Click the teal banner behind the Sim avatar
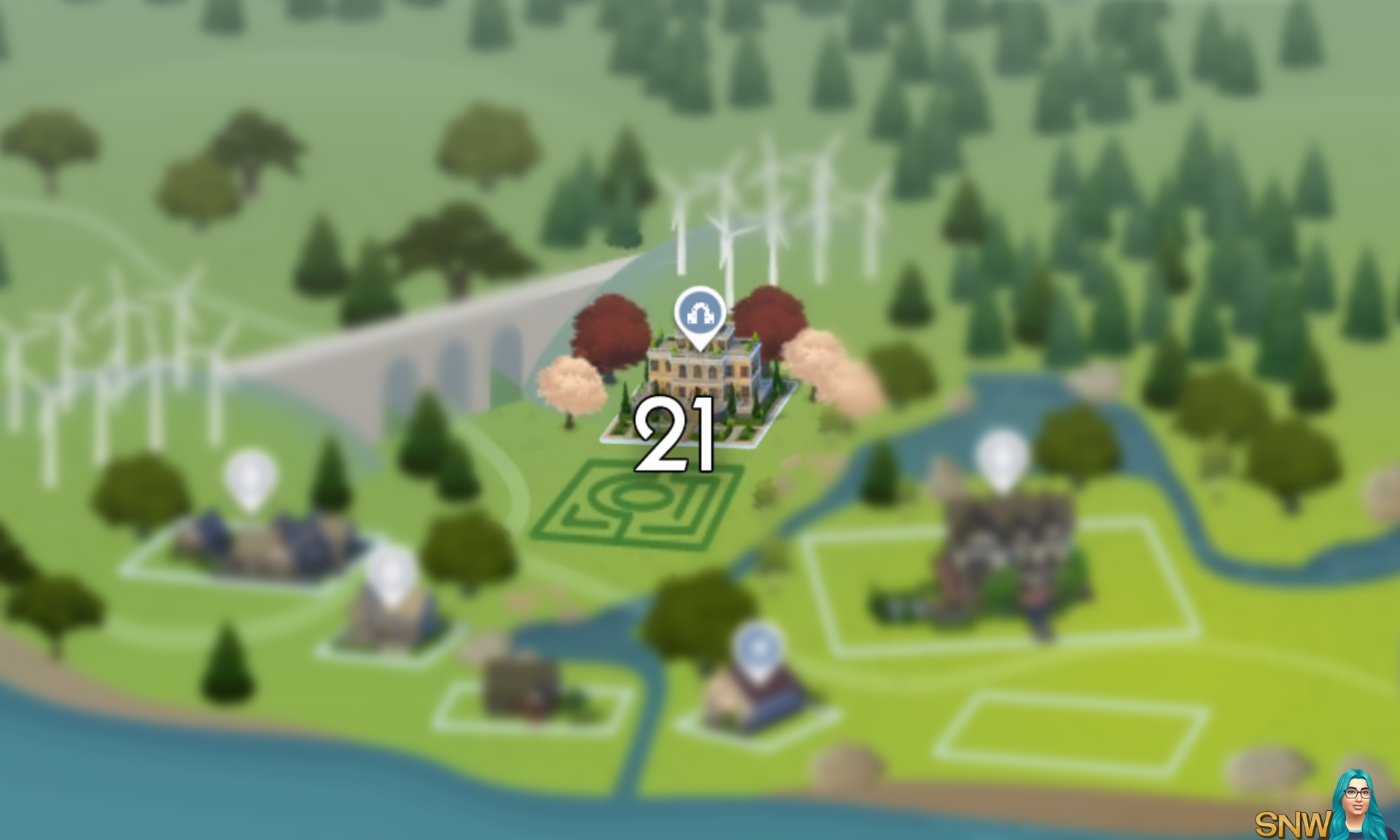This screenshot has height=840, width=1400. pos(1342,817)
